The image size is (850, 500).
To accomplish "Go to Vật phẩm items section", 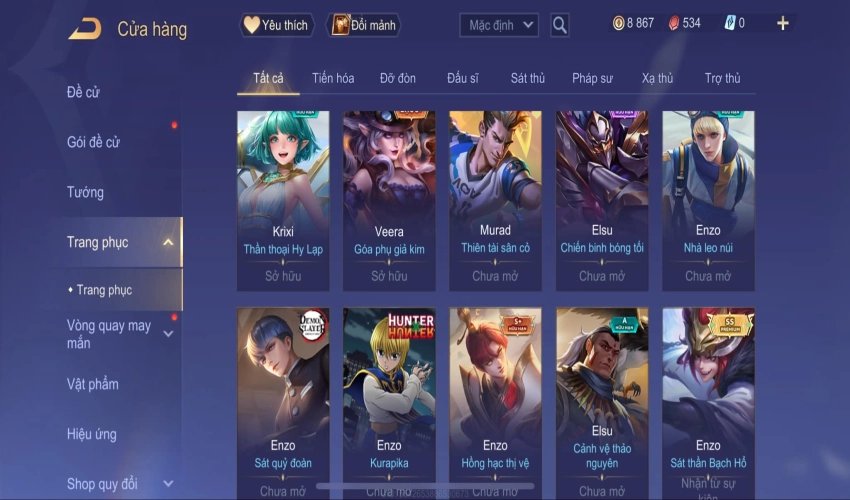I will [x=92, y=384].
